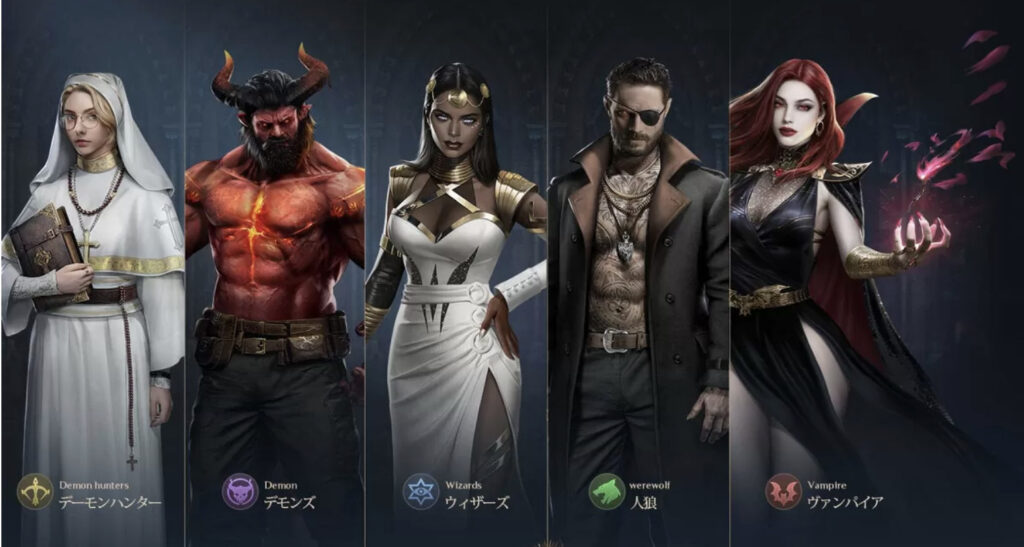Click the red Vampire bat emblem

pyautogui.click(x=784, y=492)
